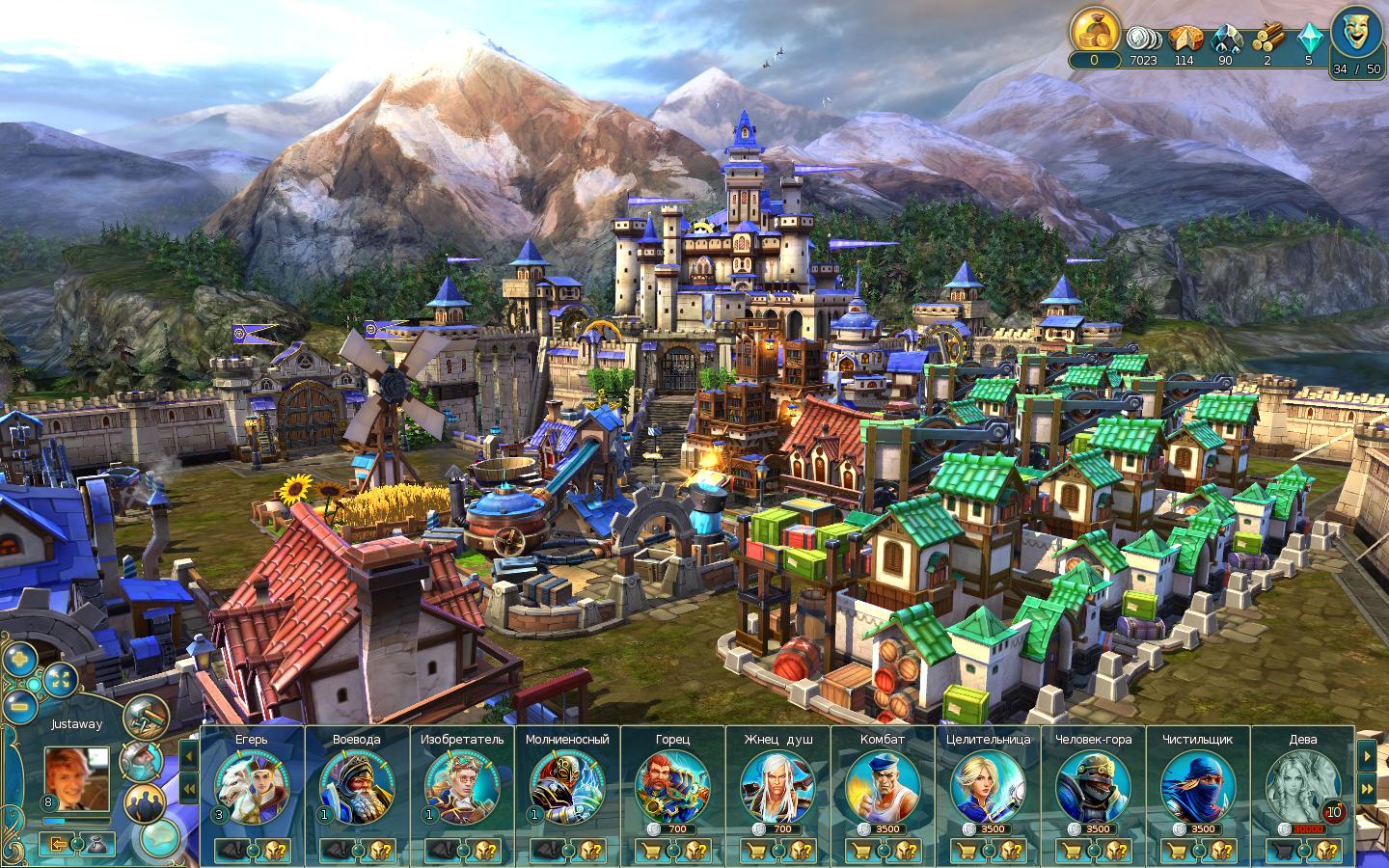Viewport: 1389px width, 868px height.
Task: Jump to the end of the hero list
Action: point(1367,788)
